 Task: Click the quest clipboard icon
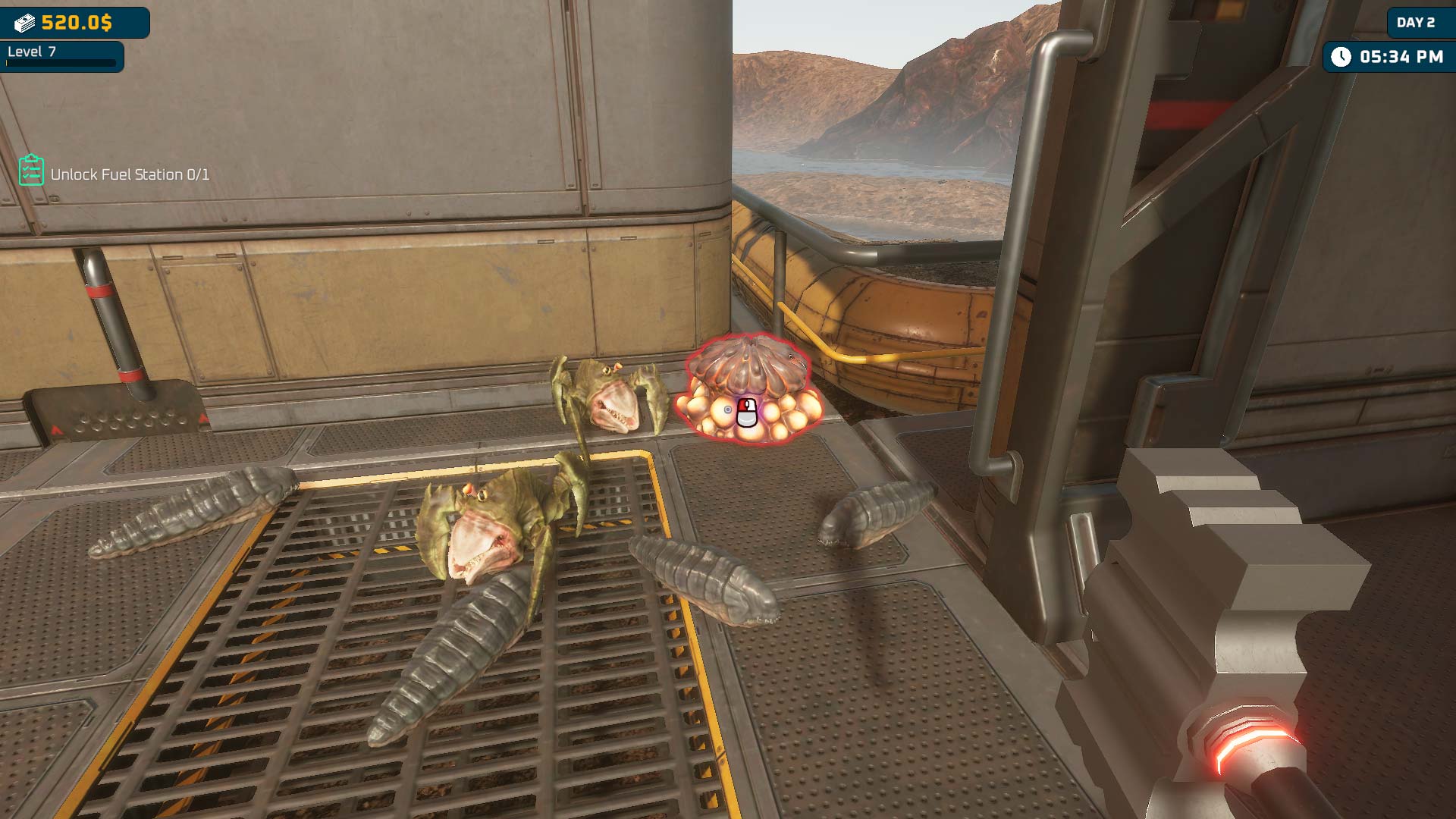point(31,170)
